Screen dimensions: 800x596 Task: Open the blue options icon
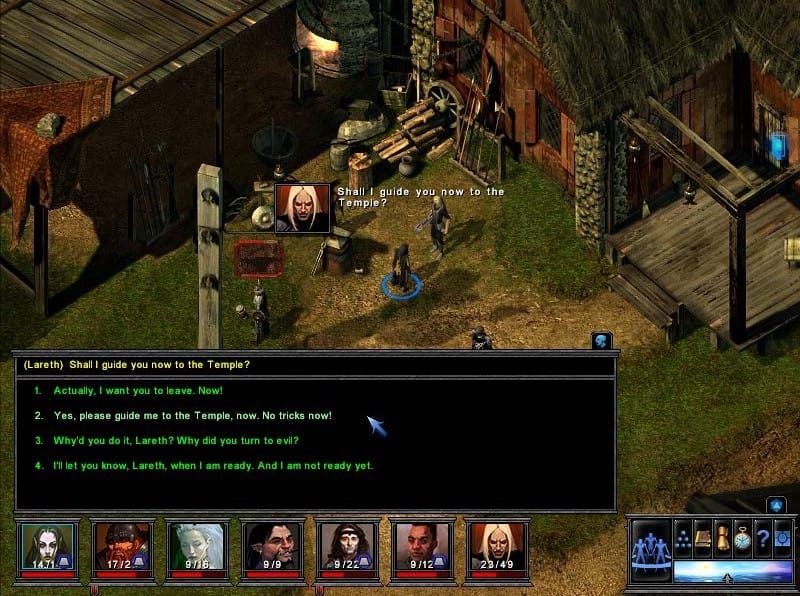click(781, 537)
